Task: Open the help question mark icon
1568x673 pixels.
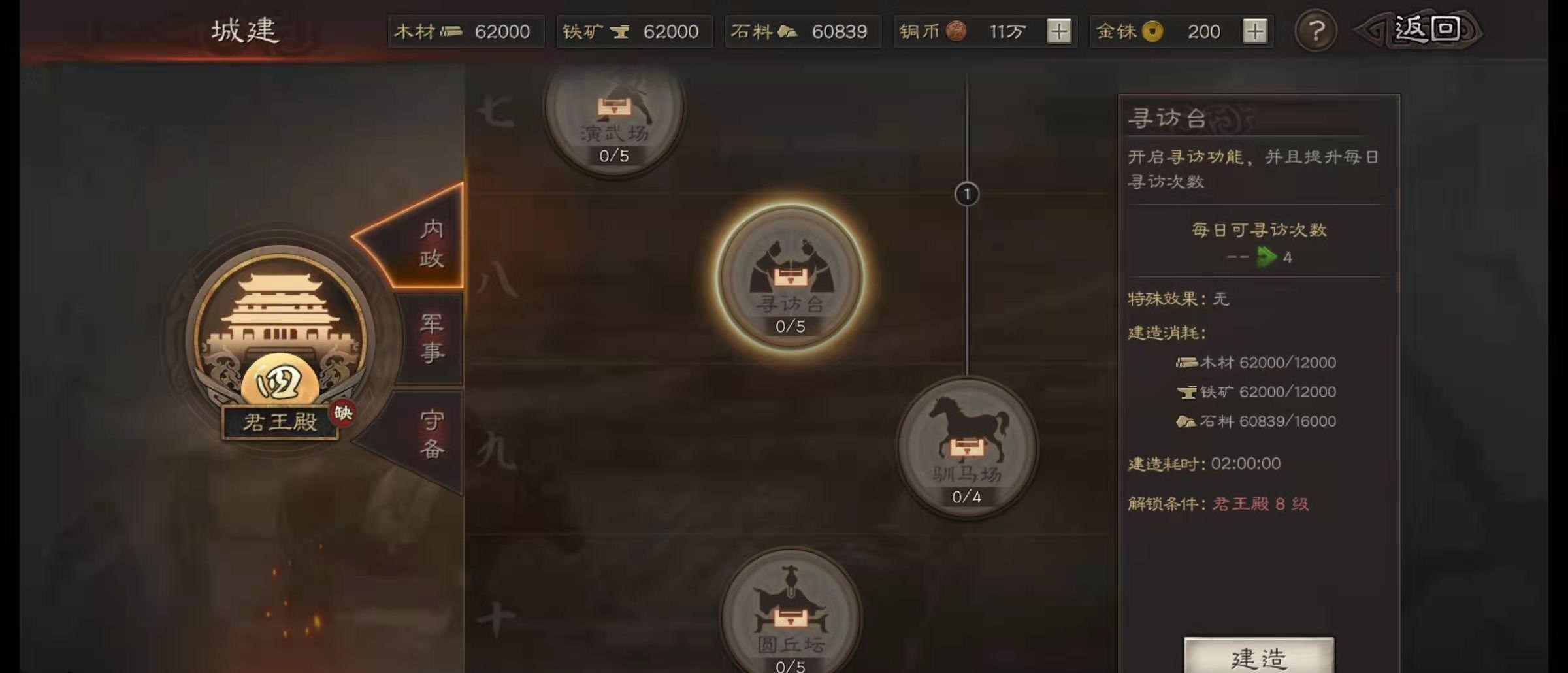Action: point(1318,31)
